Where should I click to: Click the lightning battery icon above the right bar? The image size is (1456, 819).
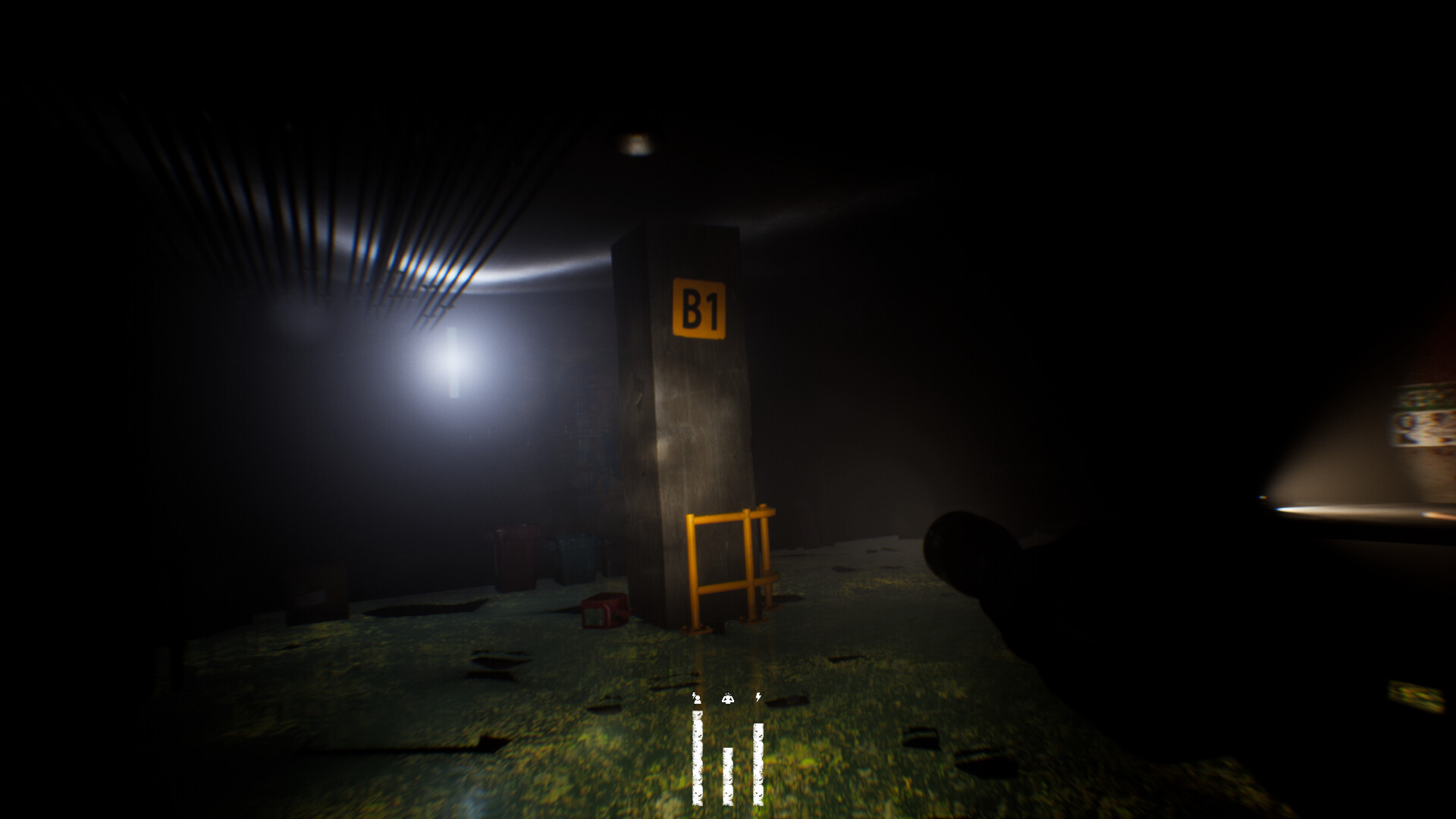pyautogui.click(x=758, y=698)
